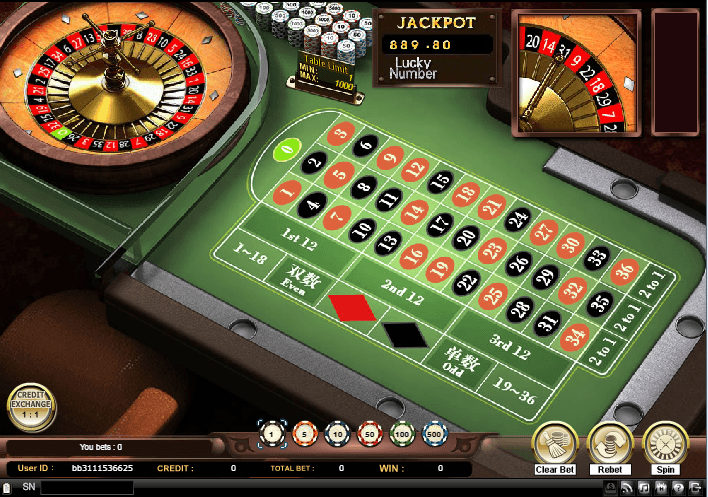Bet on the green 0 space
This screenshot has width=708, height=497.
pos(287,151)
